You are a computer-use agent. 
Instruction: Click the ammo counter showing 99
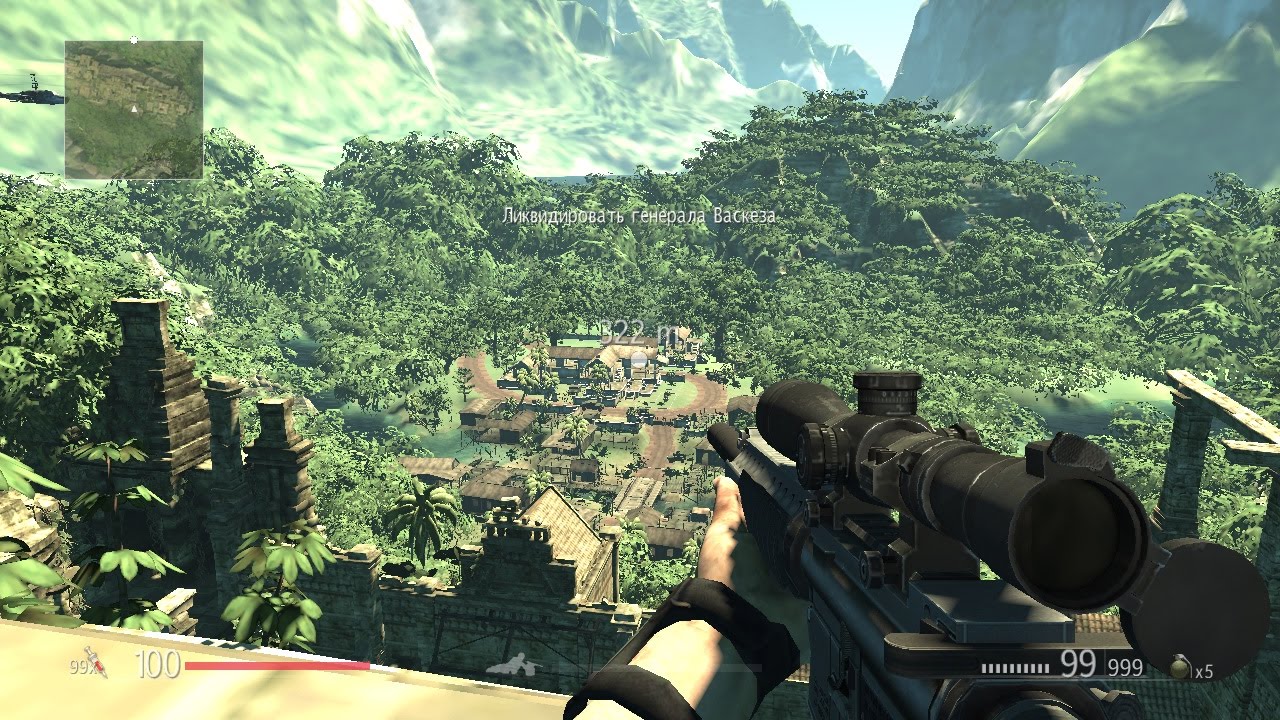tap(1078, 662)
